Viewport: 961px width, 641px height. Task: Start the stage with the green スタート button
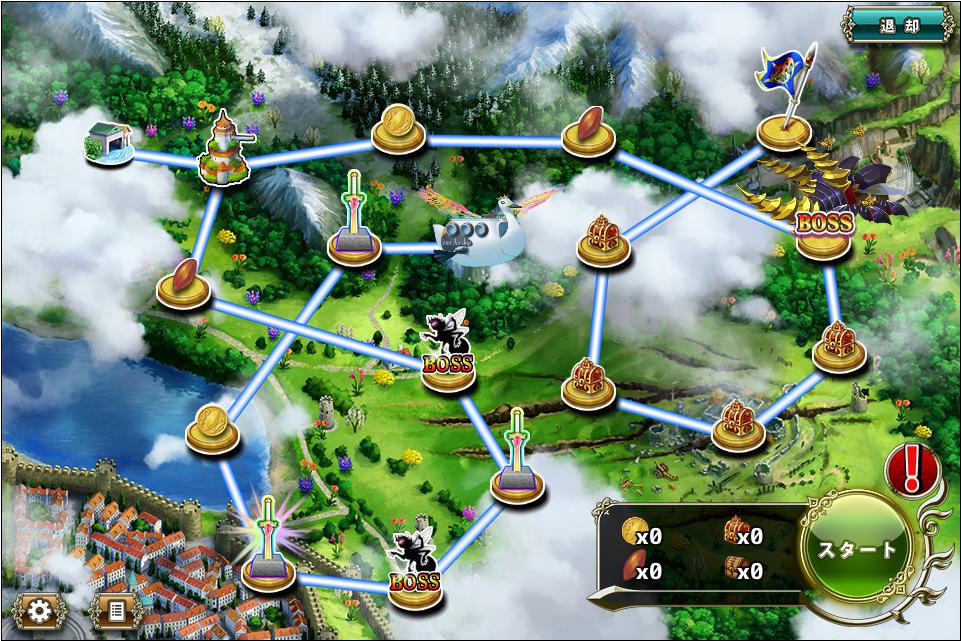click(x=857, y=549)
